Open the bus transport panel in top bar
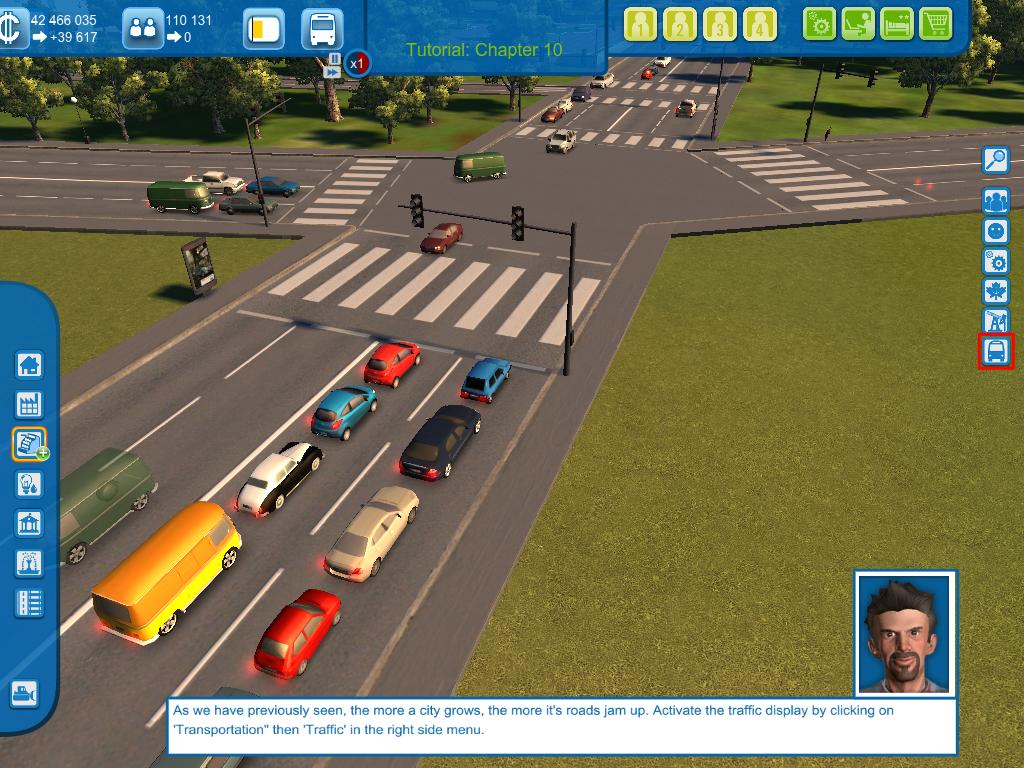The height and width of the screenshot is (768, 1024). pos(322,29)
